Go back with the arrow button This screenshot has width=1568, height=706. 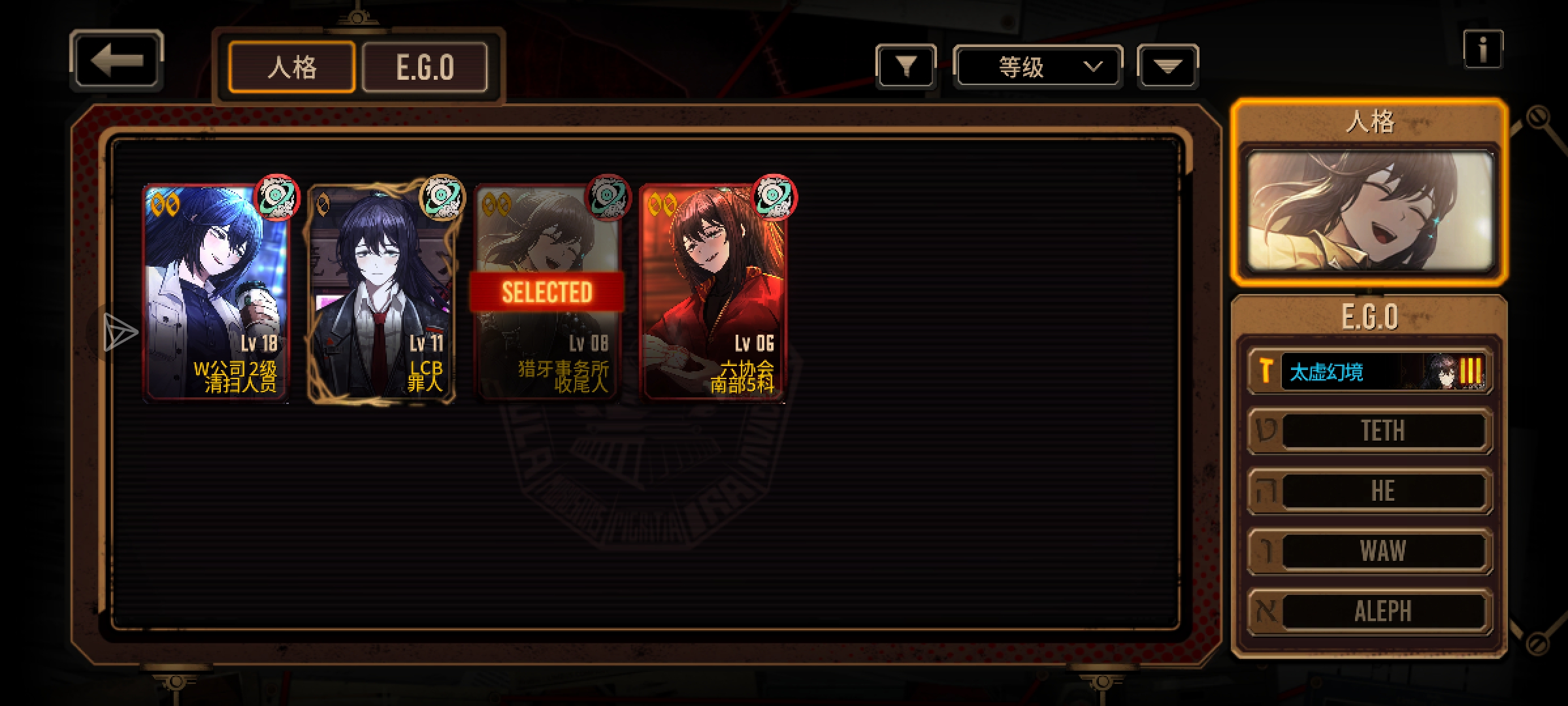click(x=116, y=60)
